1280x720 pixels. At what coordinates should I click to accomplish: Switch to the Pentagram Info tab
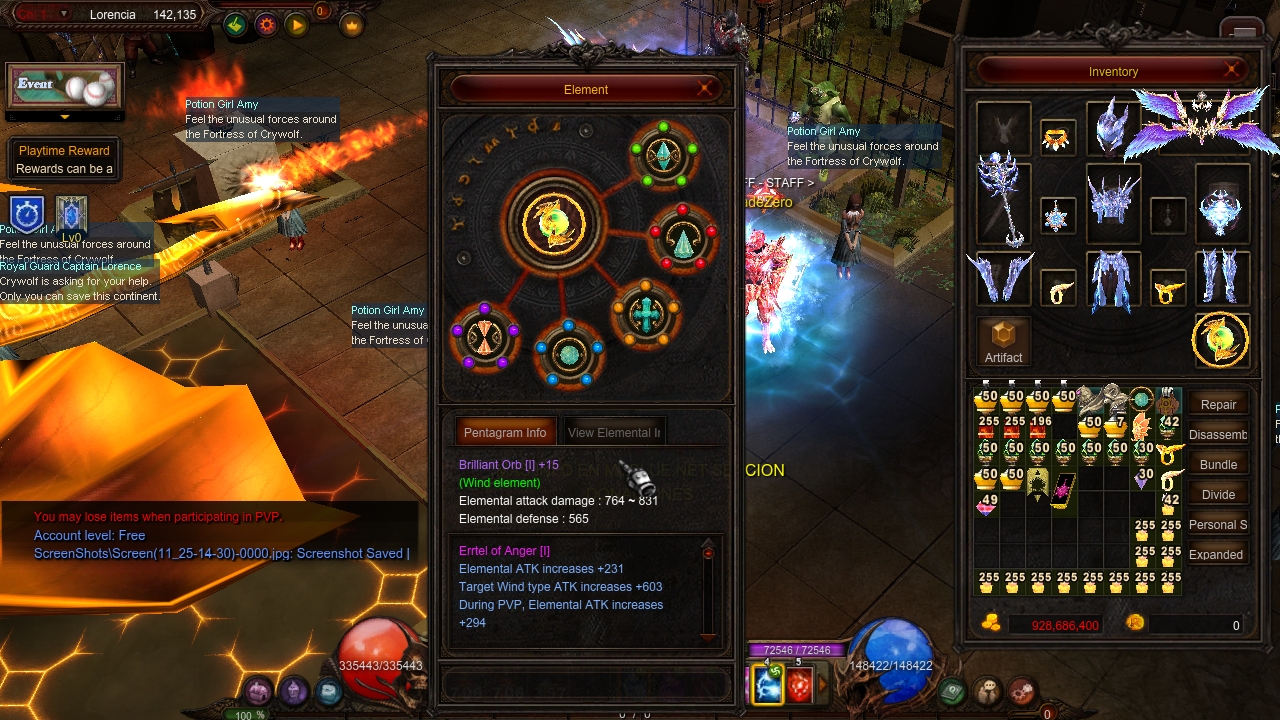(x=504, y=433)
